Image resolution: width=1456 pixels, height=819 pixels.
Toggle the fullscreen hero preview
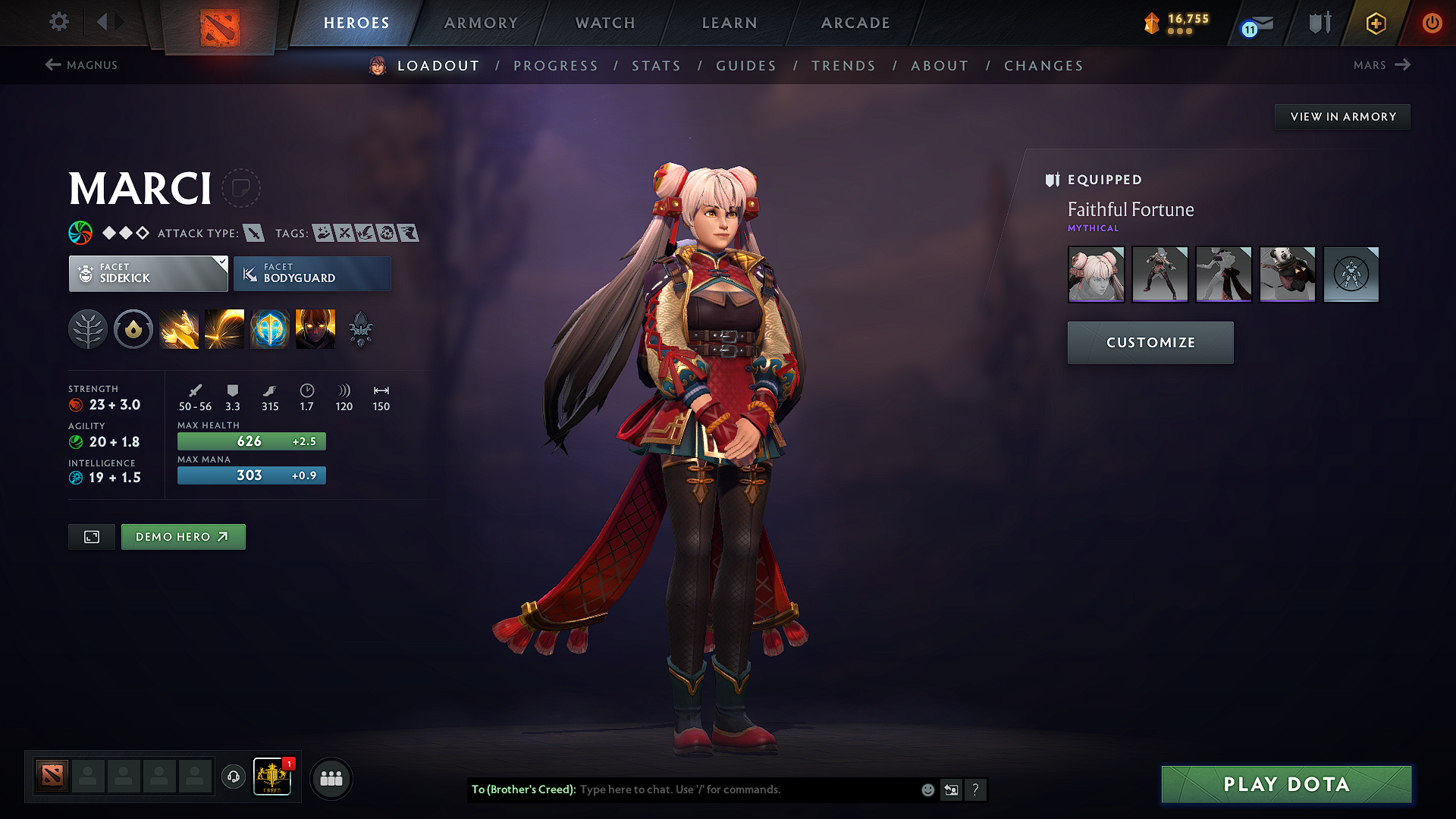pos(91,536)
